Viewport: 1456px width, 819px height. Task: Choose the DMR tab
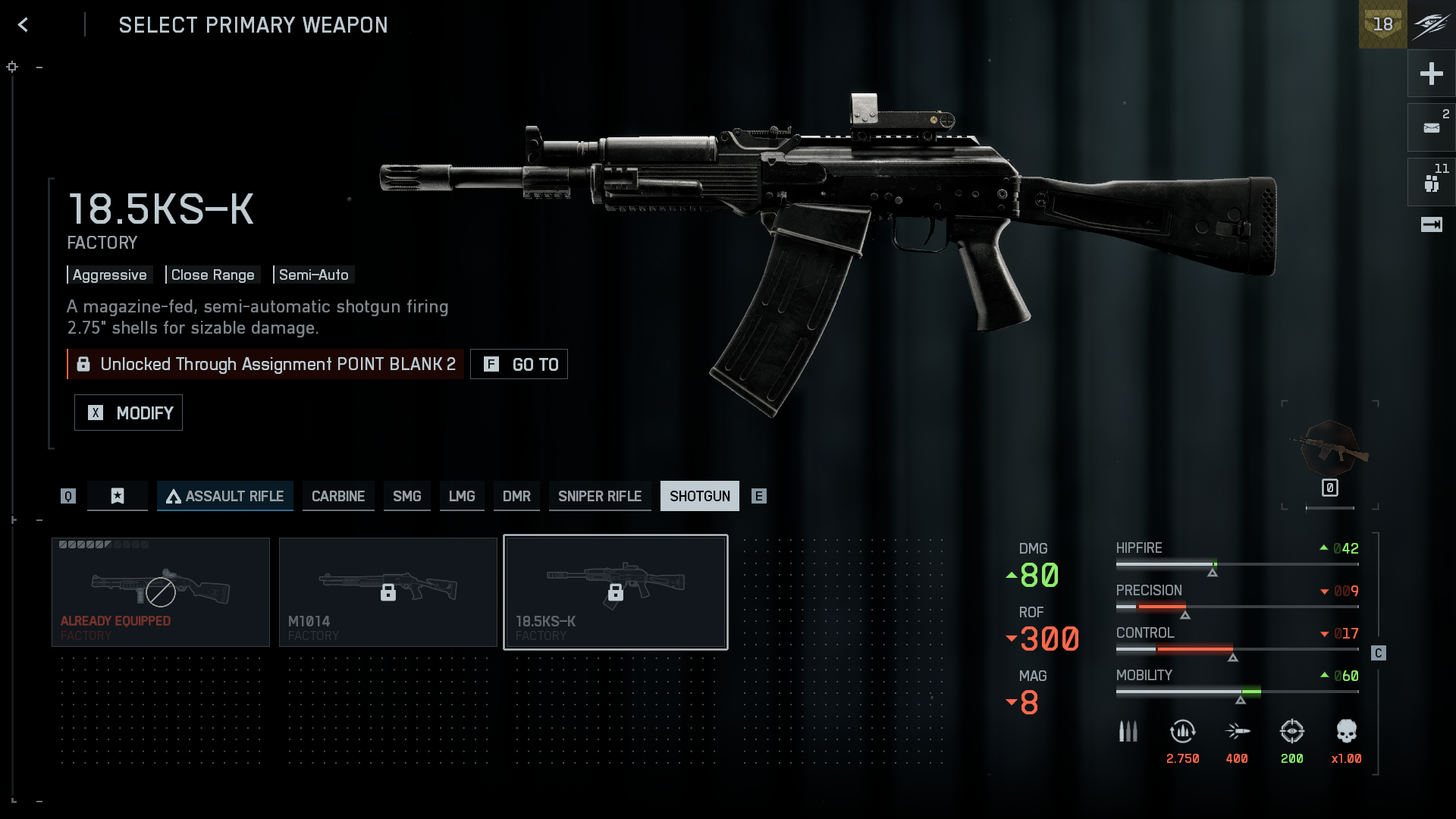click(516, 496)
